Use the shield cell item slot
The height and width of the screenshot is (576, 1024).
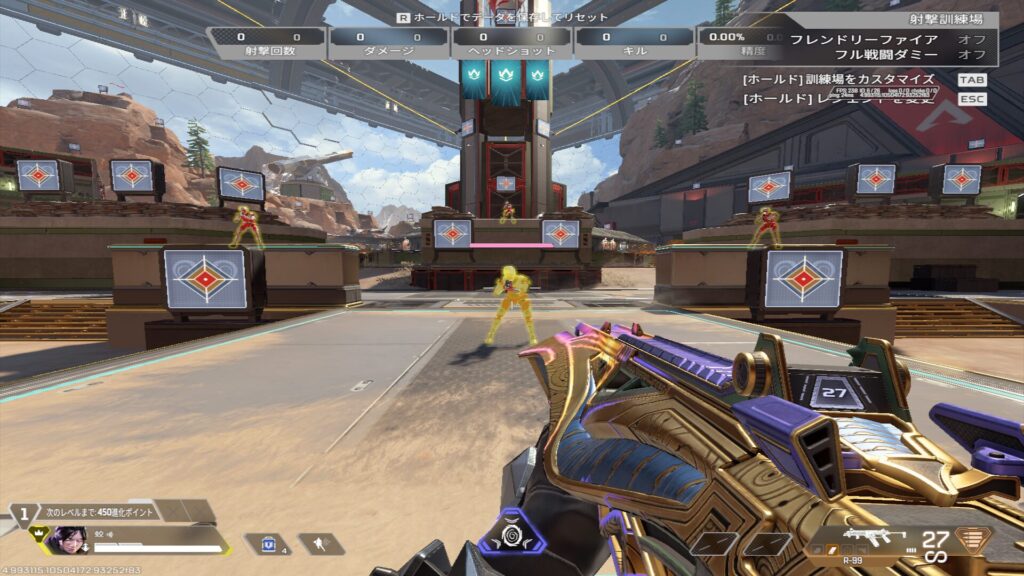point(267,543)
